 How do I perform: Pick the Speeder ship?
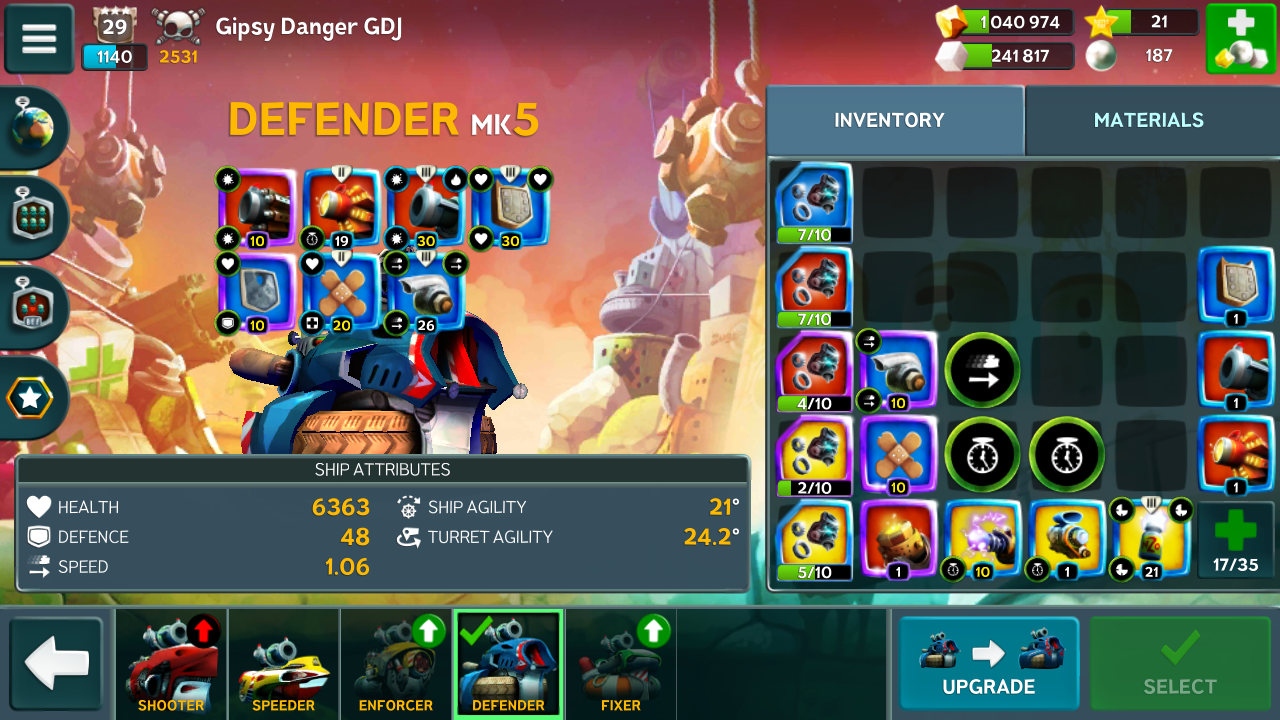(283, 663)
